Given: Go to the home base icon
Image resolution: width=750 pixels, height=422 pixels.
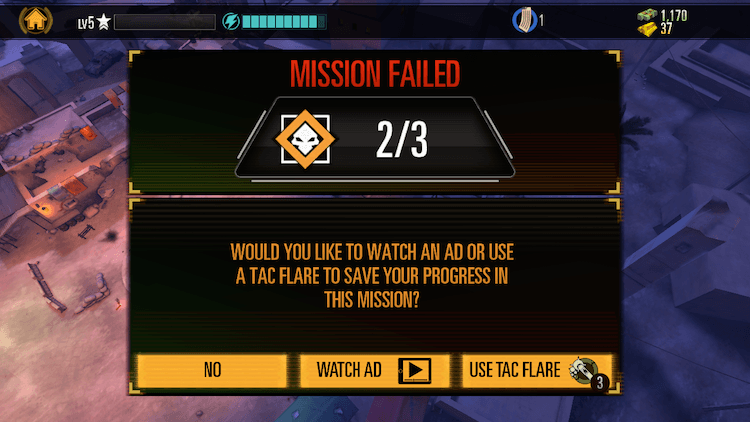Looking at the screenshot, I should (37, 19).
